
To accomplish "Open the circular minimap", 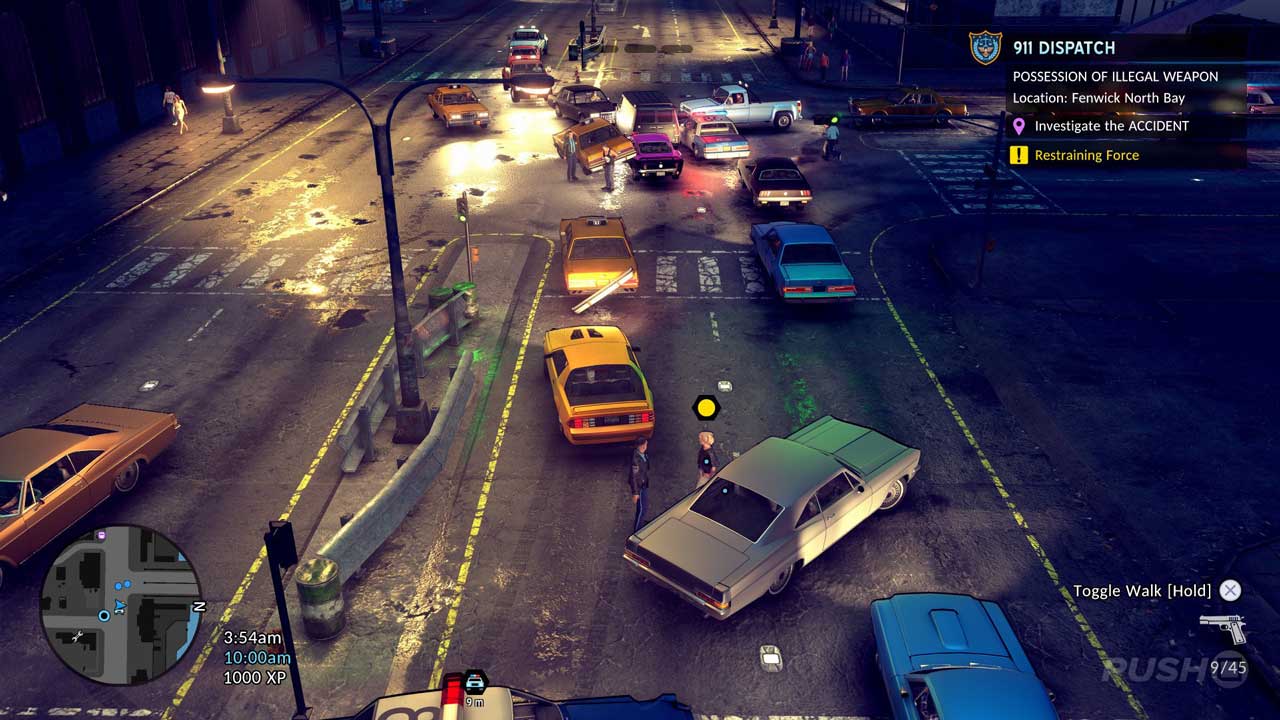I will click(x=121, y=605).
